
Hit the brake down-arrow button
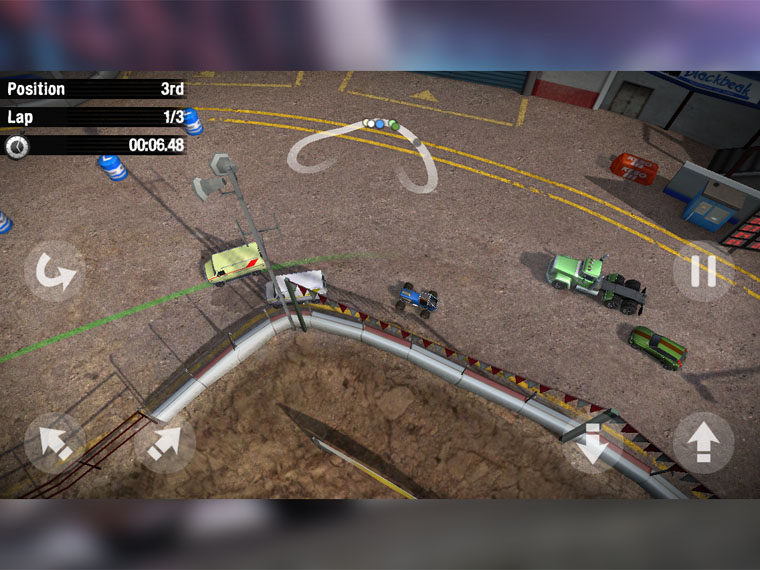(590, 443)
